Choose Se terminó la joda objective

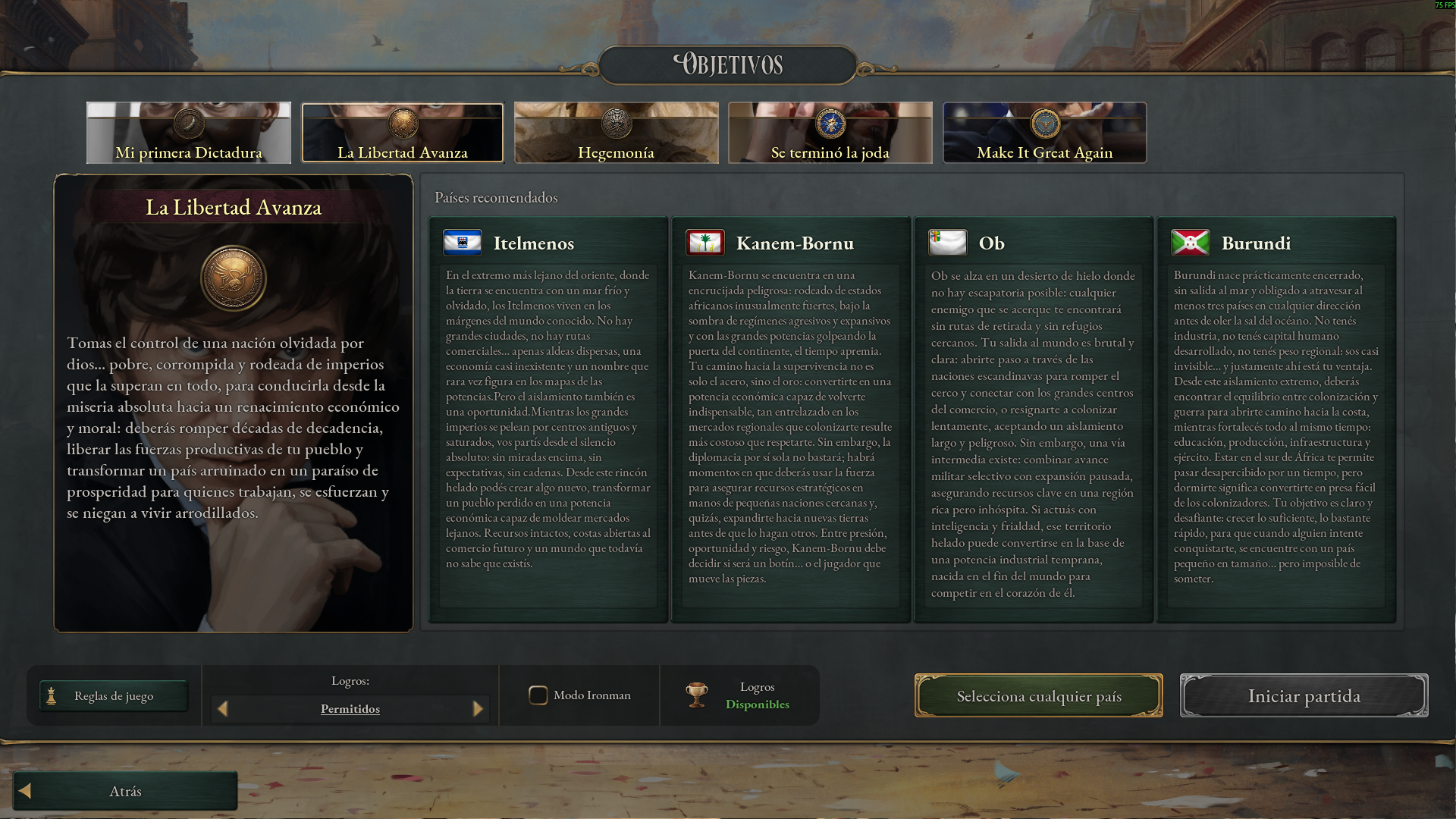tap(830, 133)
